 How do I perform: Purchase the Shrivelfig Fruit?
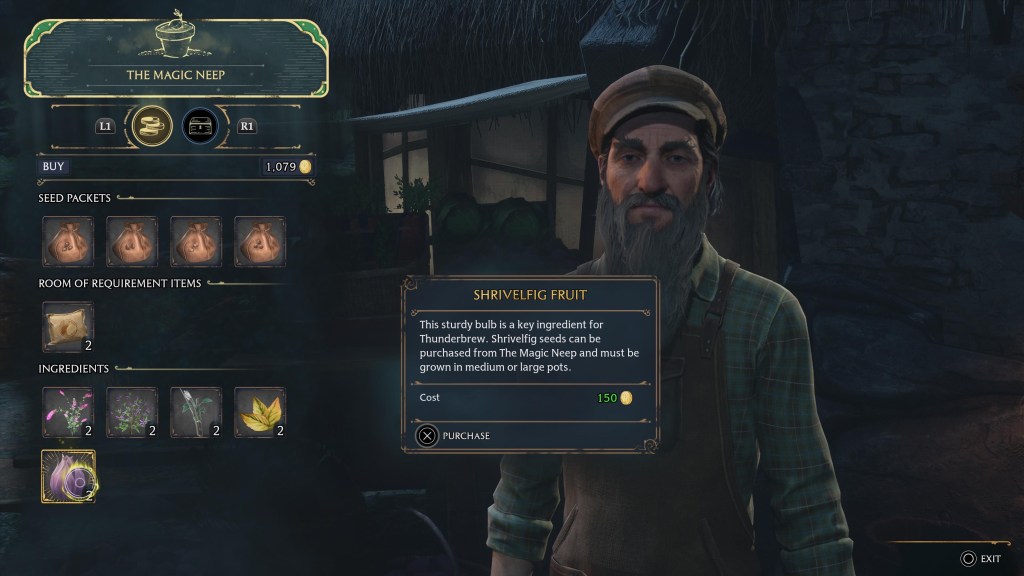tap(453, 436)
